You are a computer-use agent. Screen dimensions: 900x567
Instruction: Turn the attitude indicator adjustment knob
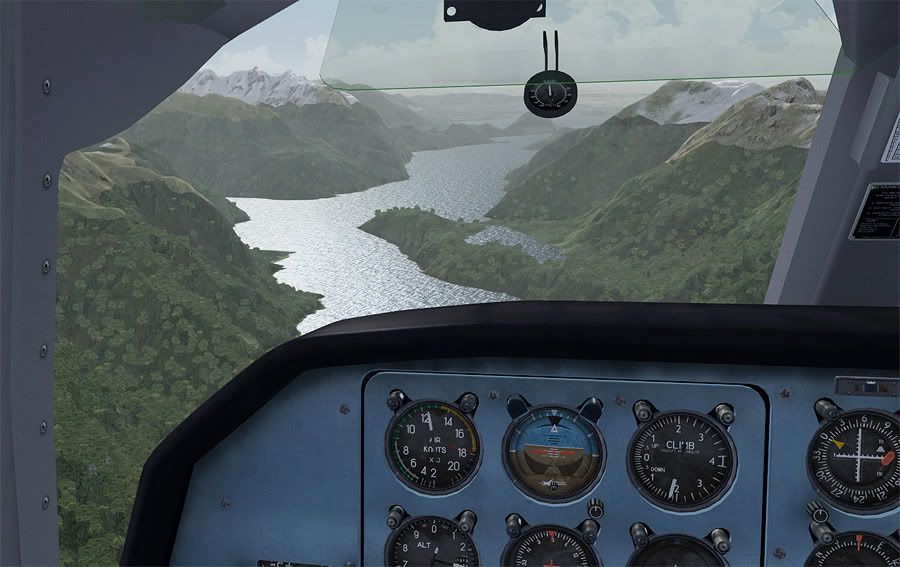(595, 508)
